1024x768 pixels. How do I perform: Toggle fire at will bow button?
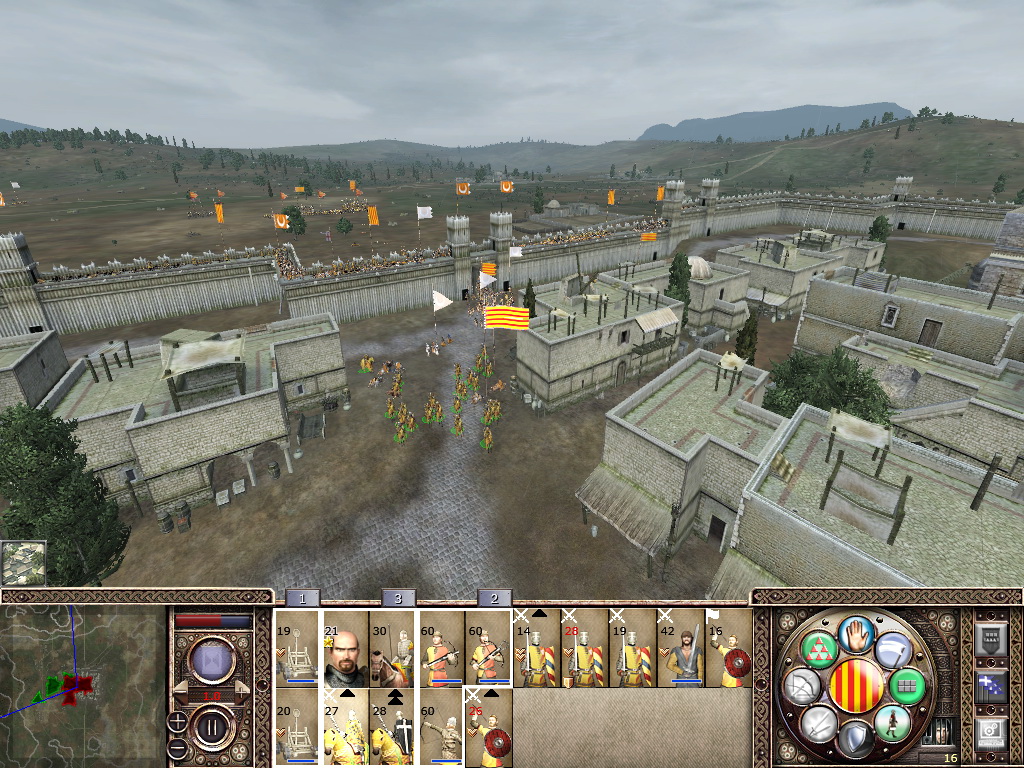pos(803,686)
